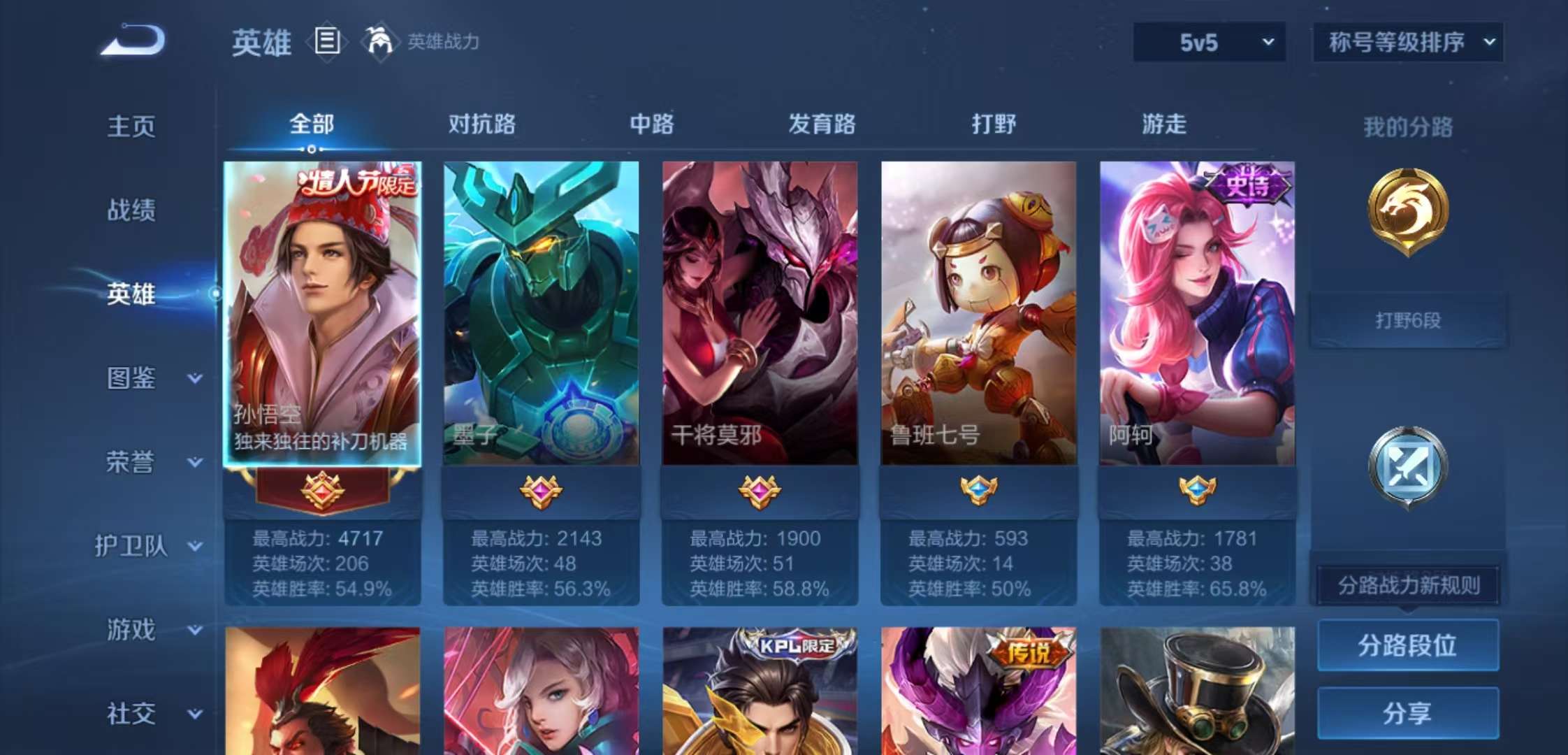Open the 5v5 mode dropdown
This screenshot has height=755, width=1568.
pos(1209,41)
